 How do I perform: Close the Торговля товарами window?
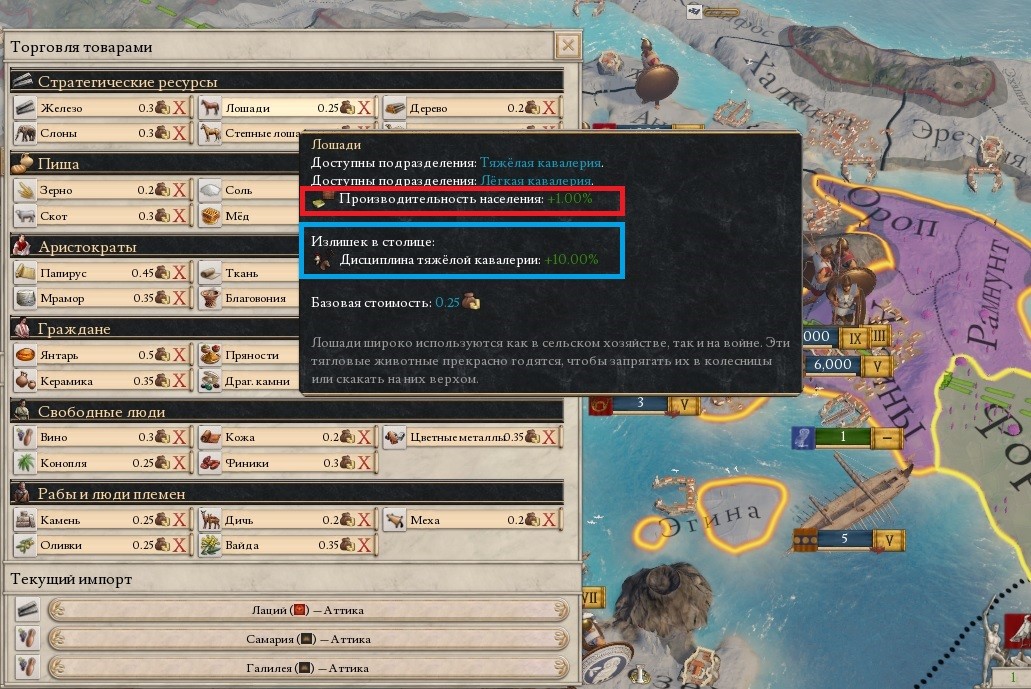point(568,46)
